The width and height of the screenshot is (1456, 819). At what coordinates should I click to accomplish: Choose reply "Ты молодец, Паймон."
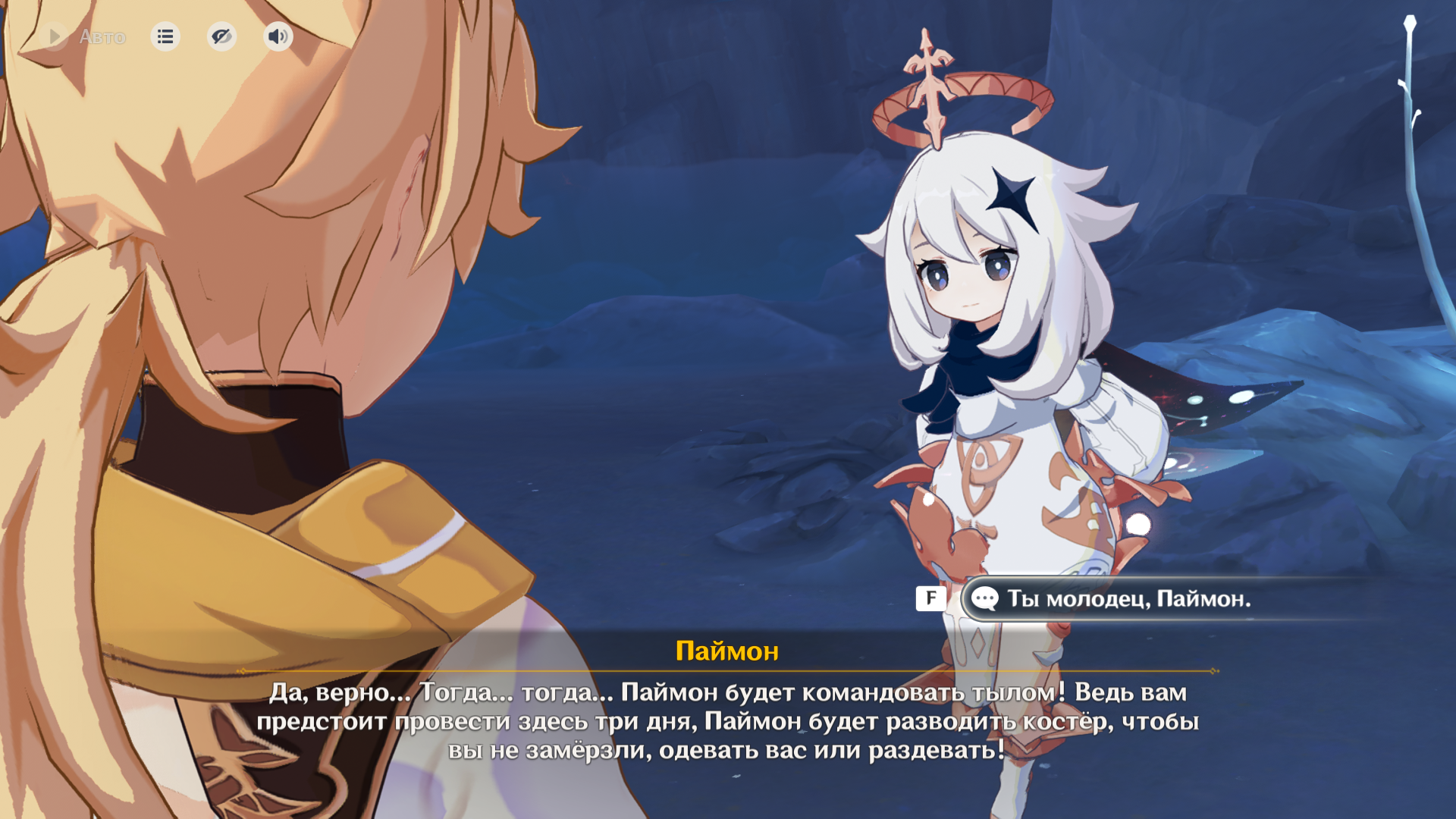pyautogui.click(x=1128, y=599)
